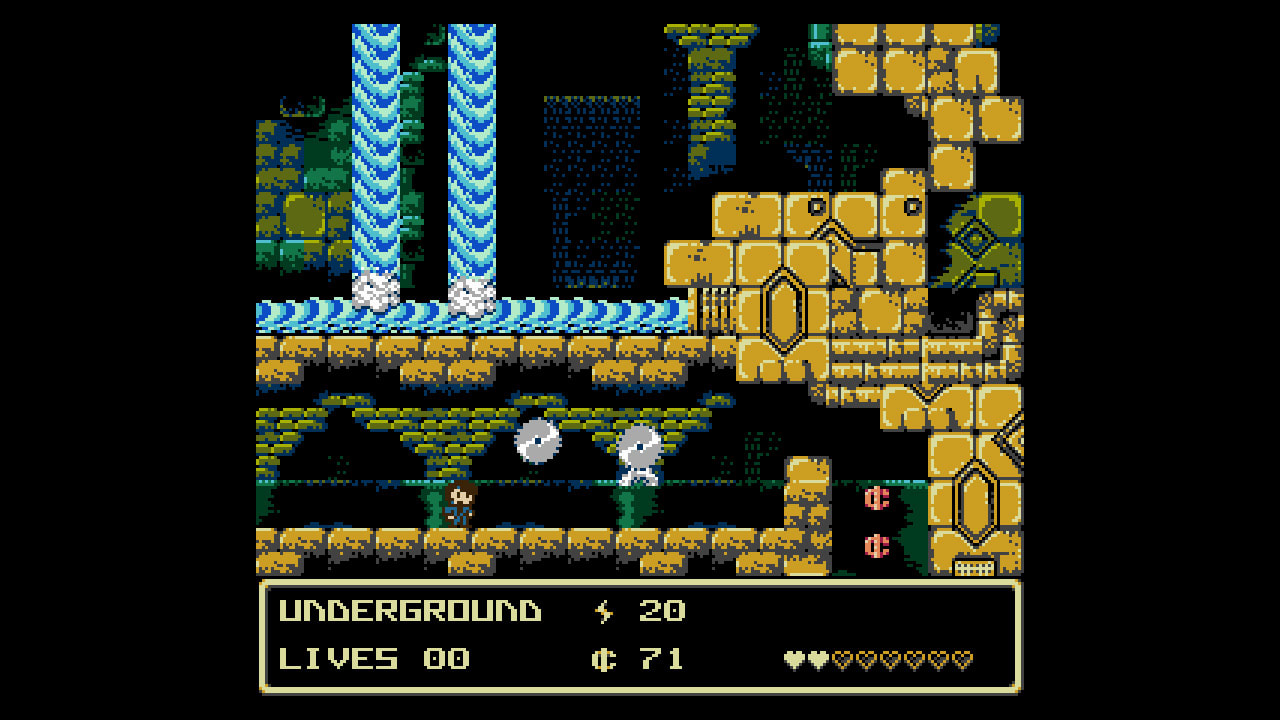Click the upper spinning saw blade enemy
This screenshot has width=1280, height=720.
(x=537, y=438)
